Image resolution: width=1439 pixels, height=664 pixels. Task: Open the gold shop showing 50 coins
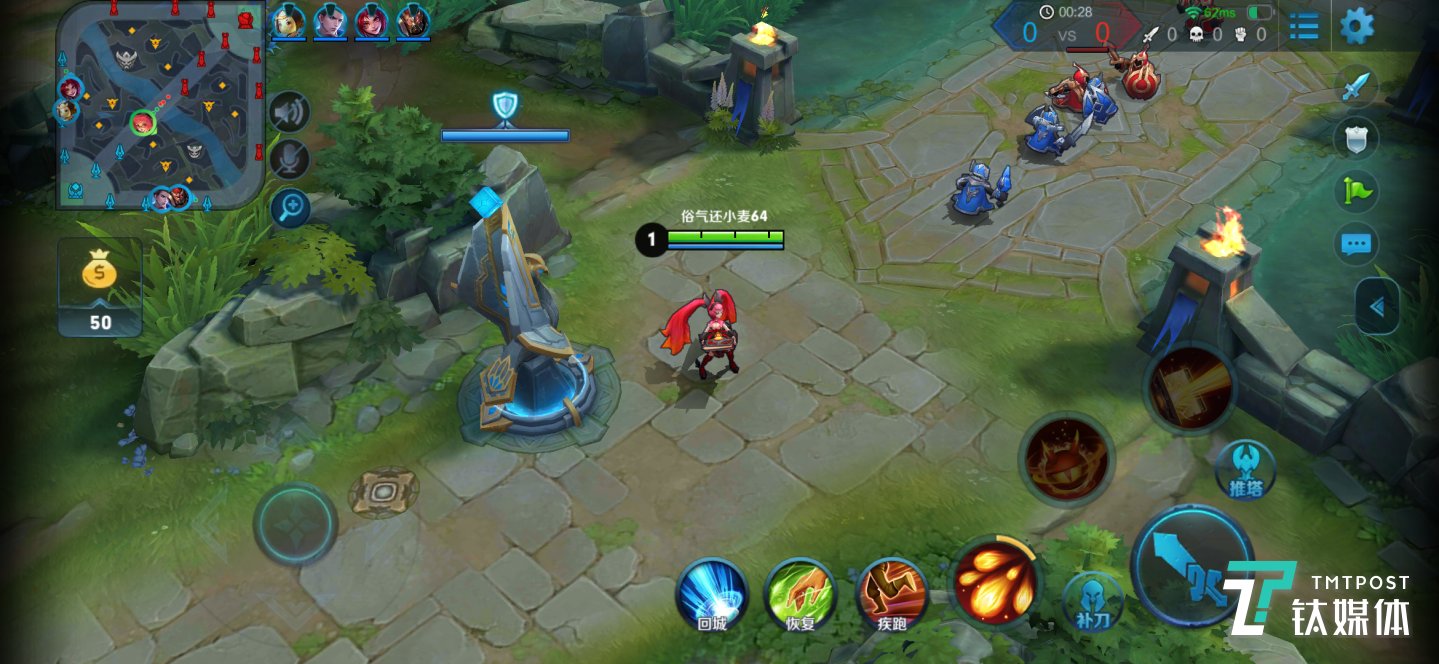pos(100,288)
